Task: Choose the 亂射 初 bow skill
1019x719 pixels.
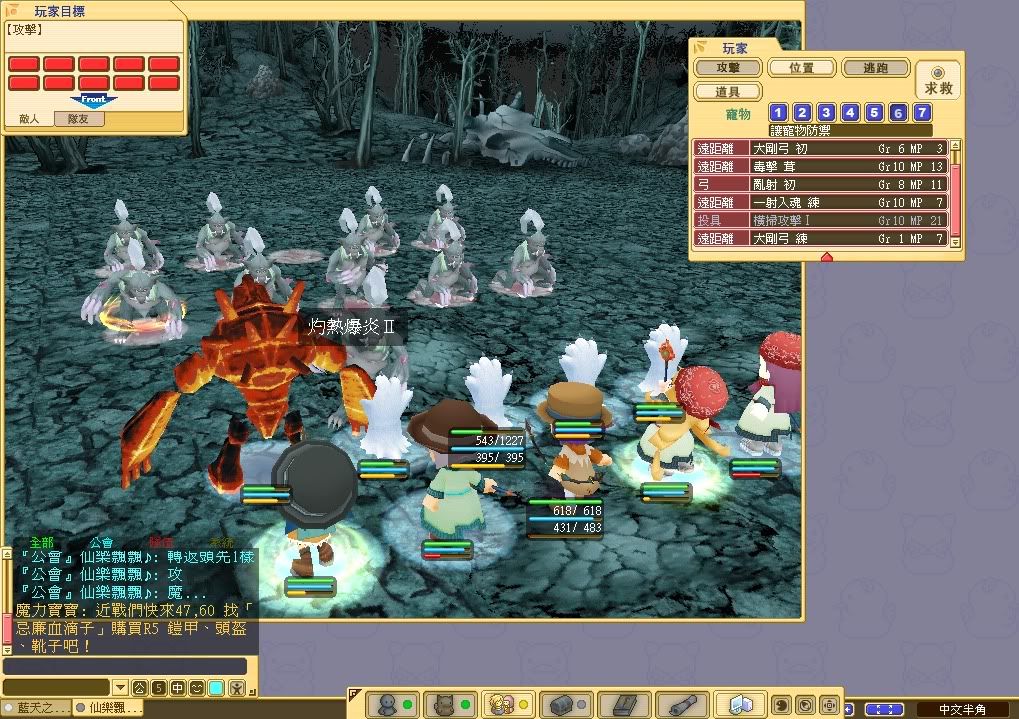Action: pos(820,184)
